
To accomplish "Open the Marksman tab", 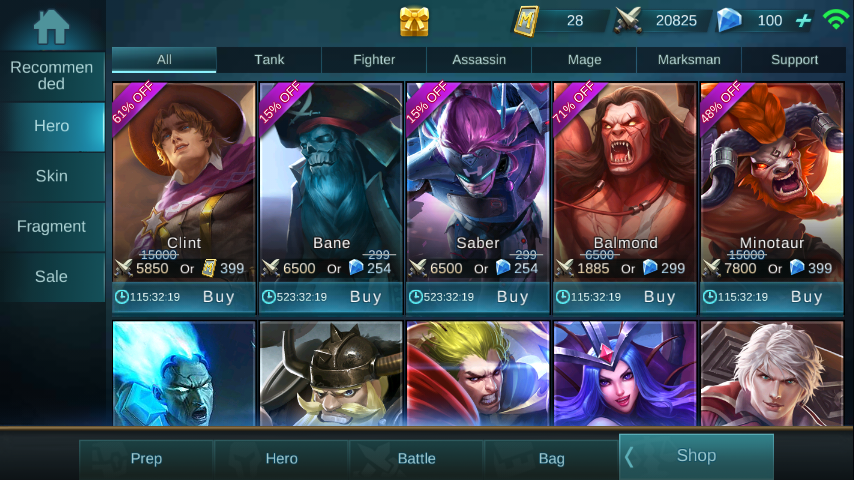I will coord(689,60).
